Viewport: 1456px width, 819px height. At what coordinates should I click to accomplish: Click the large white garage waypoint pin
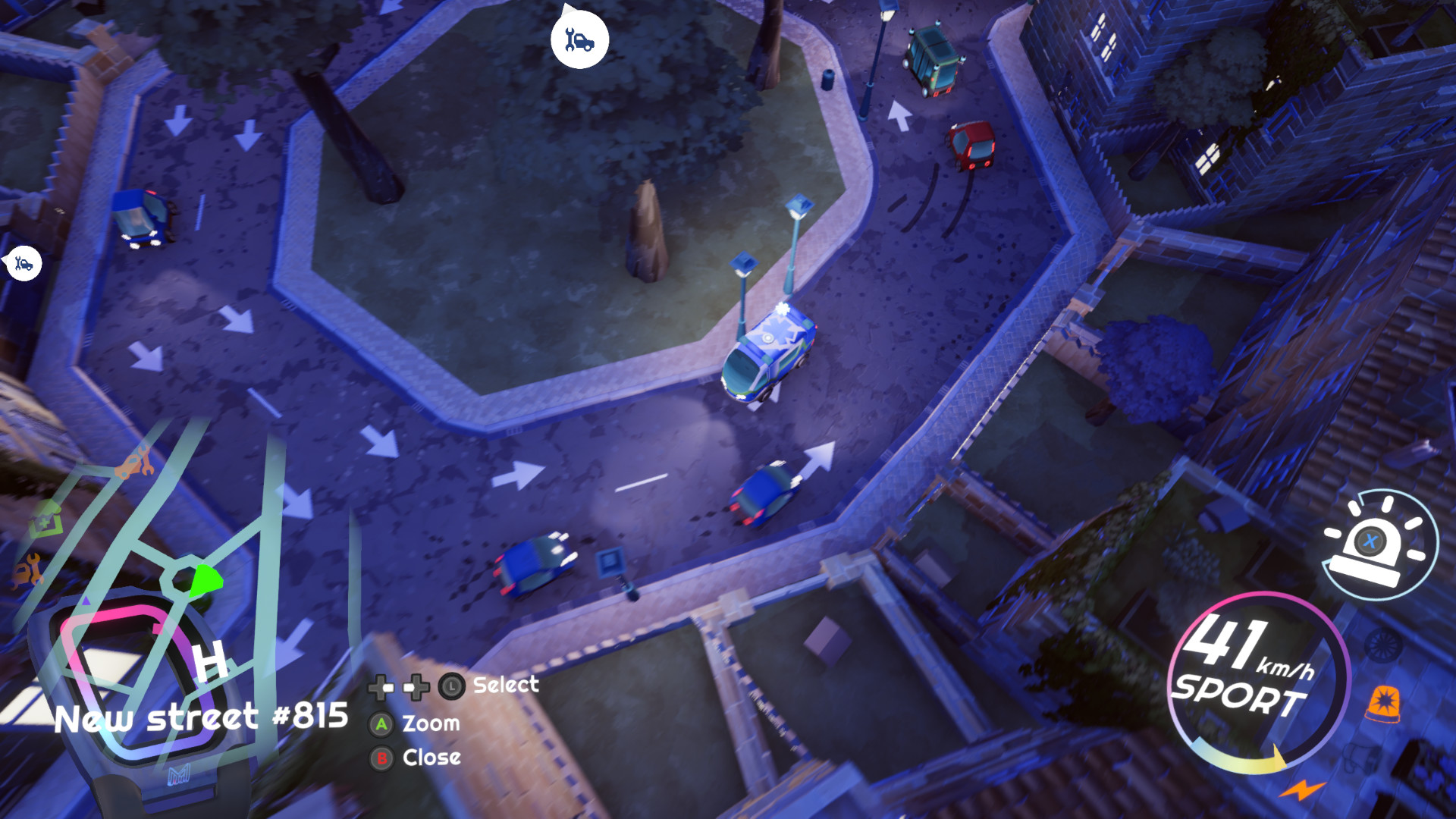(579, 40)
